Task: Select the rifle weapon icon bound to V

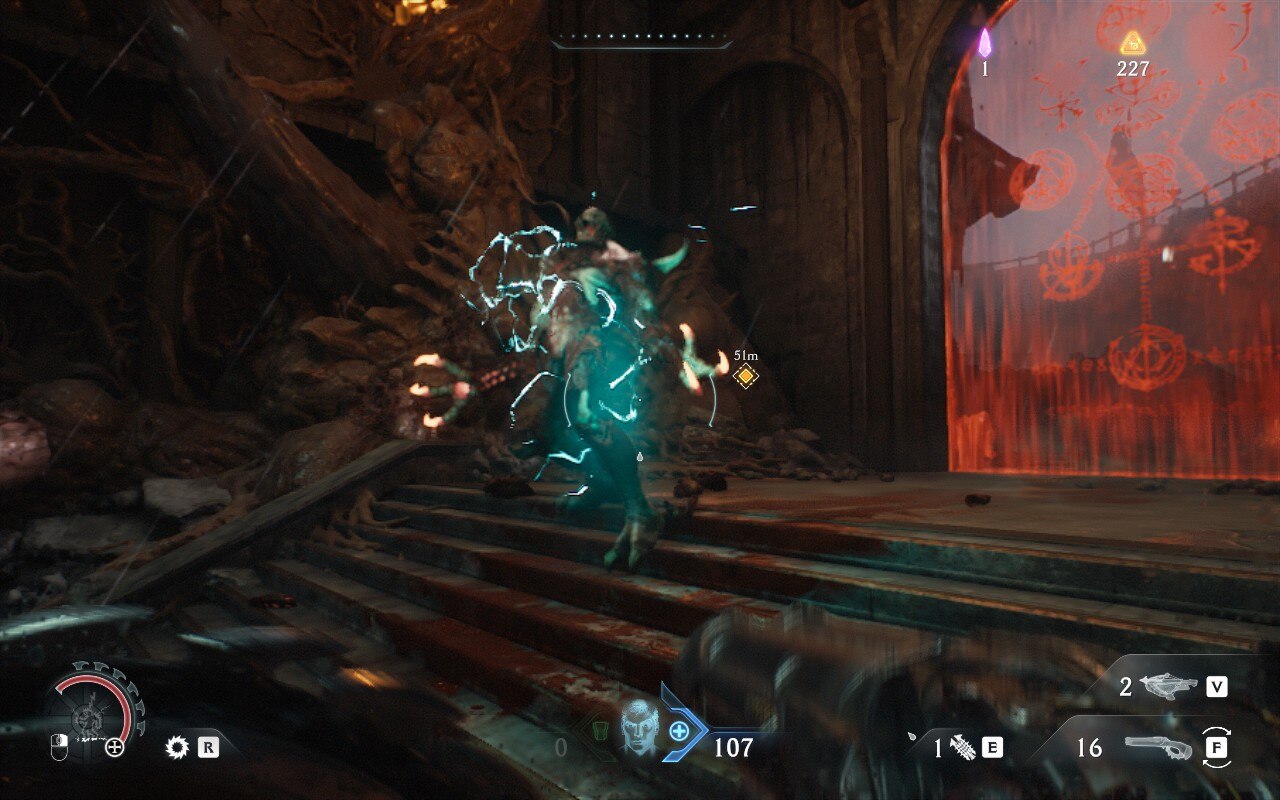Action: [x=1168, y=686]
